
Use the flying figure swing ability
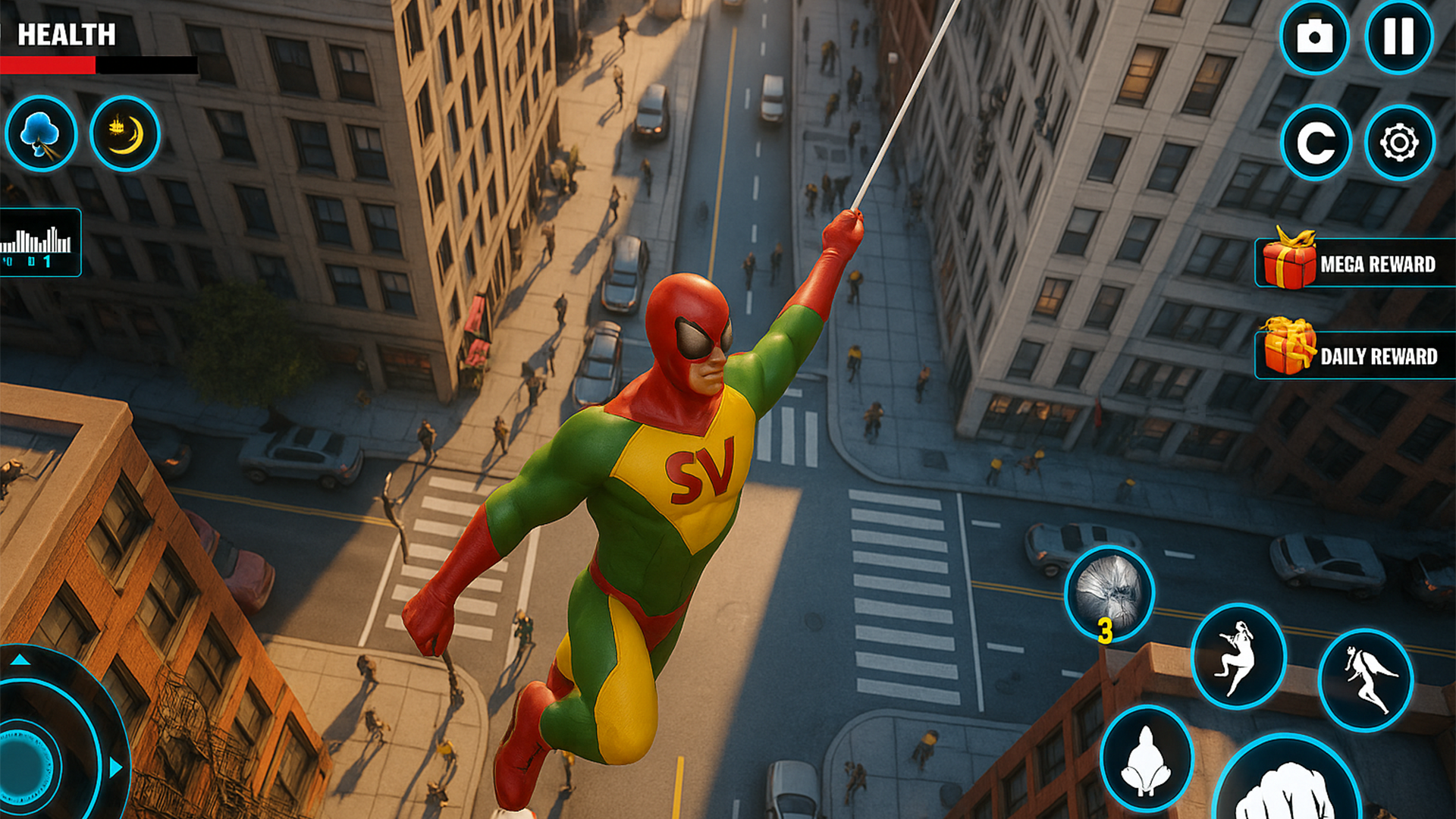1366,679
